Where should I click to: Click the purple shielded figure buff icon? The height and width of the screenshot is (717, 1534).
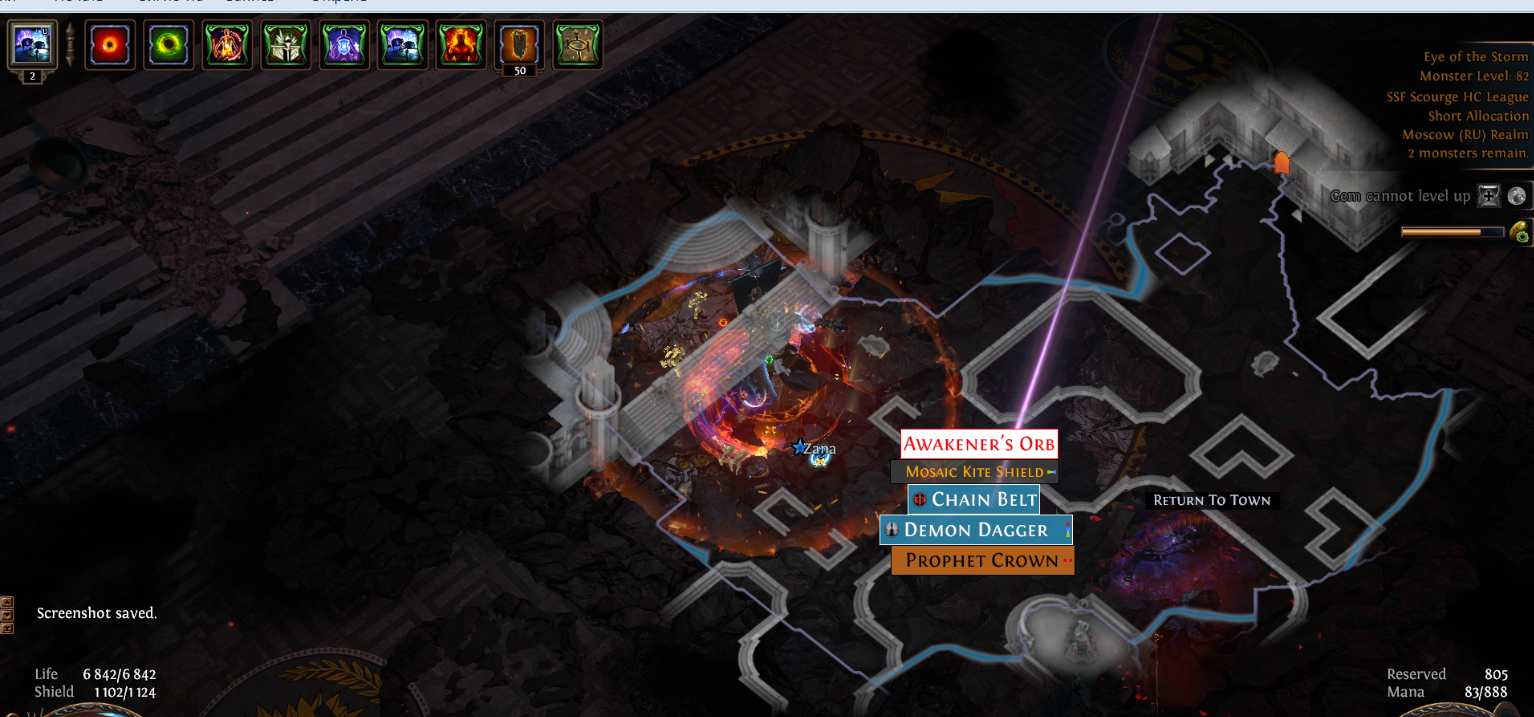[344, 45]
